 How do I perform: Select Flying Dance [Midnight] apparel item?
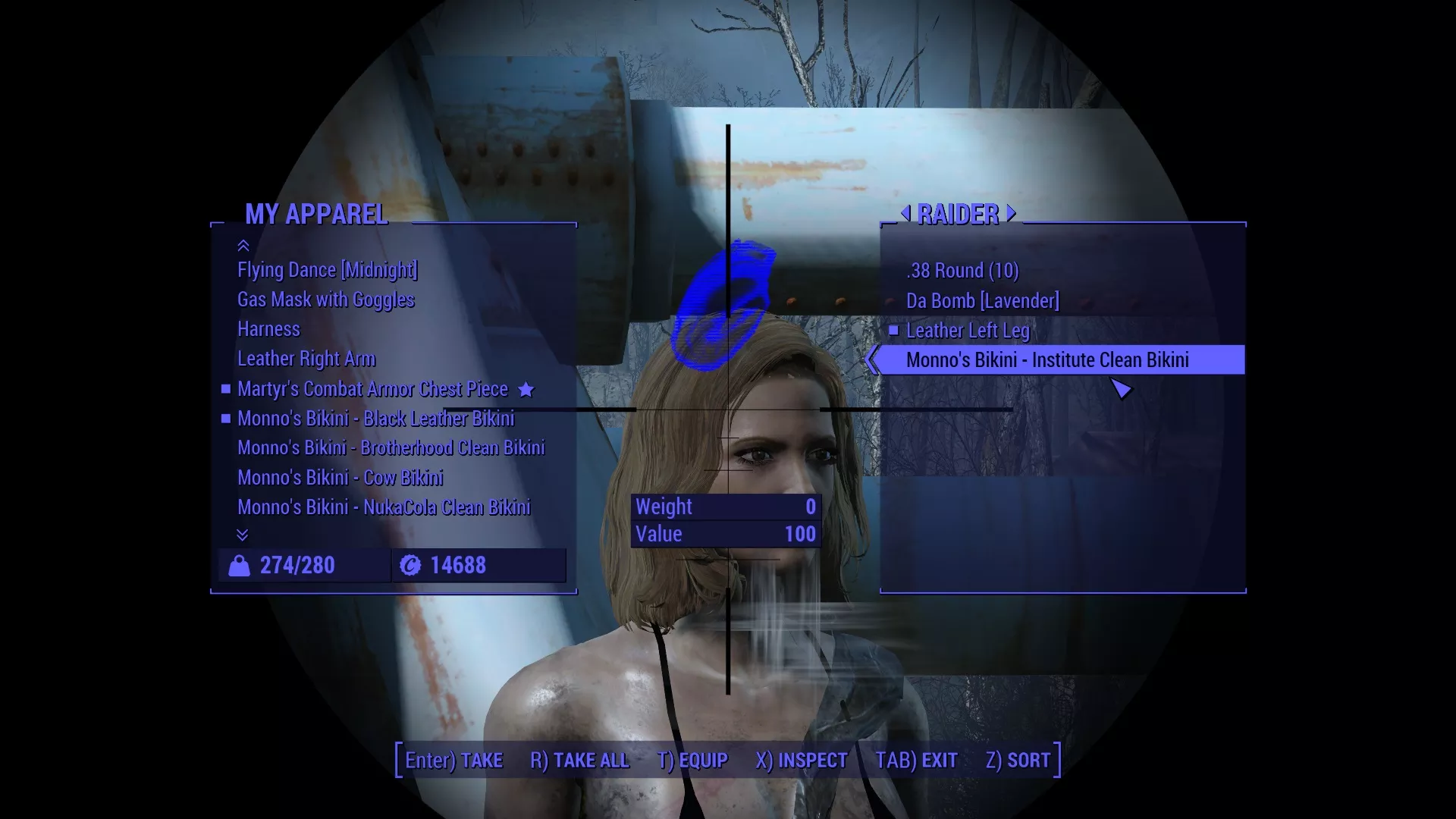(328, 270)
